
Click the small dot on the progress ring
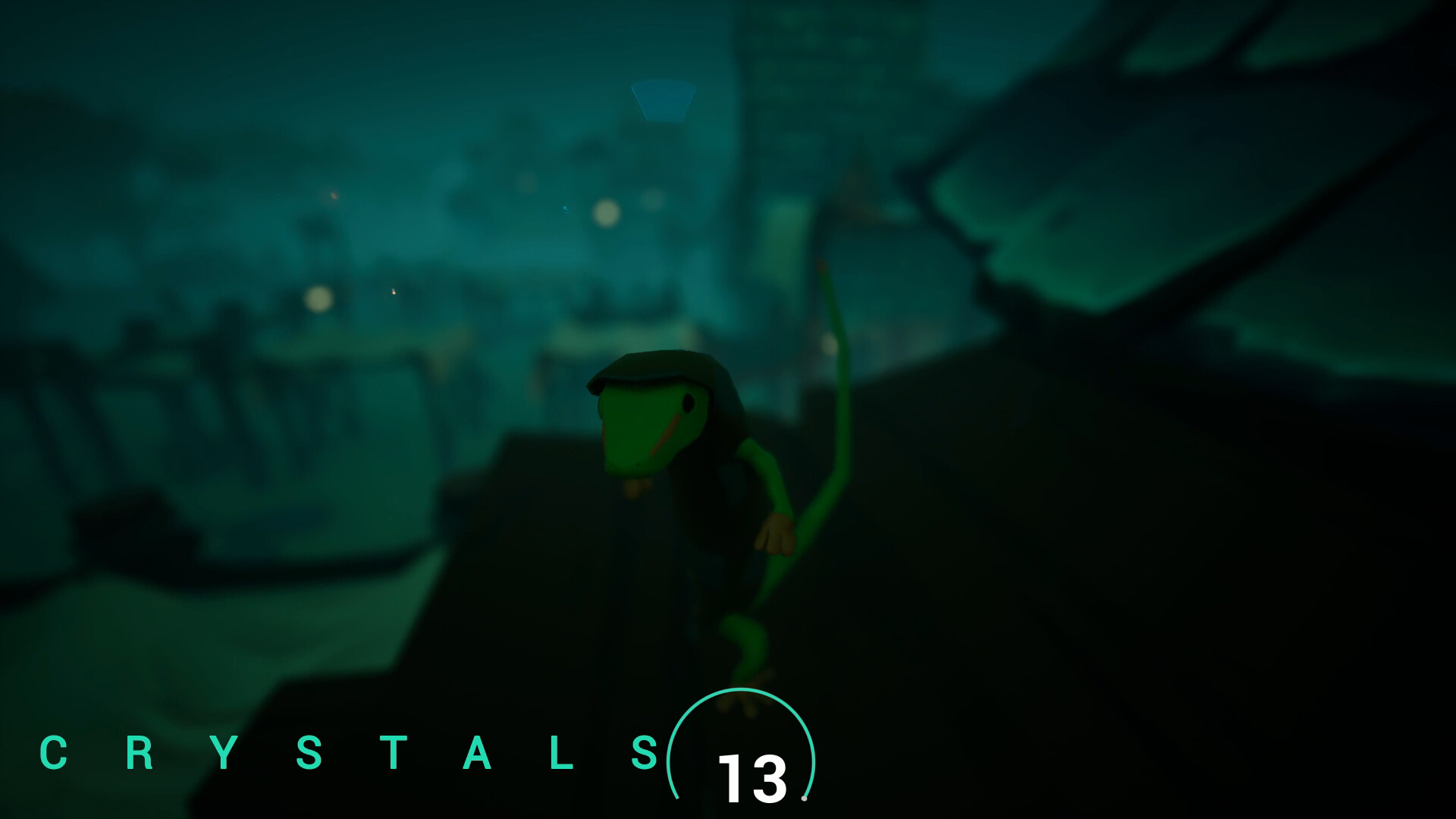click(804, 799)
